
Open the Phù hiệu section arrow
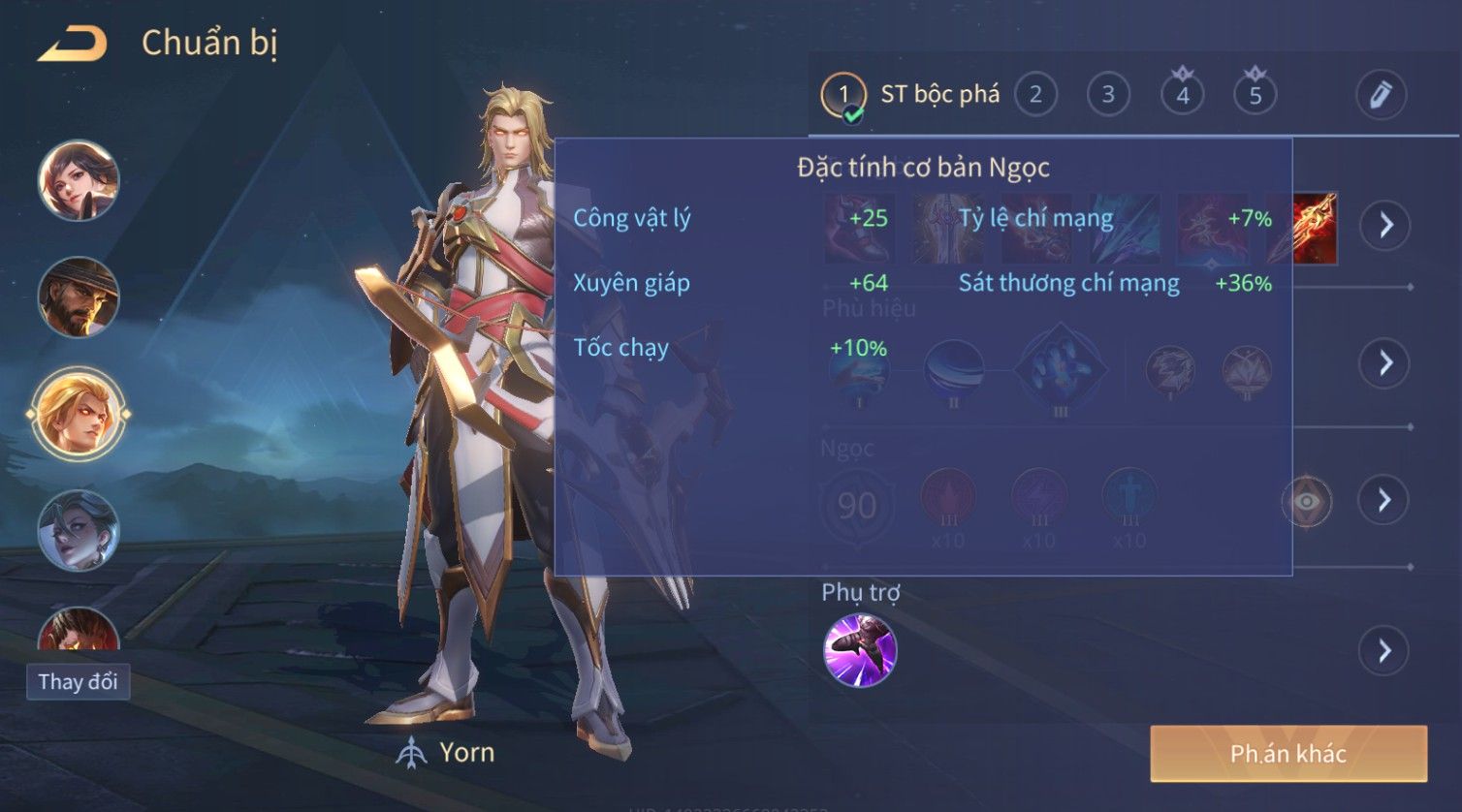(x=1384, y=363)
